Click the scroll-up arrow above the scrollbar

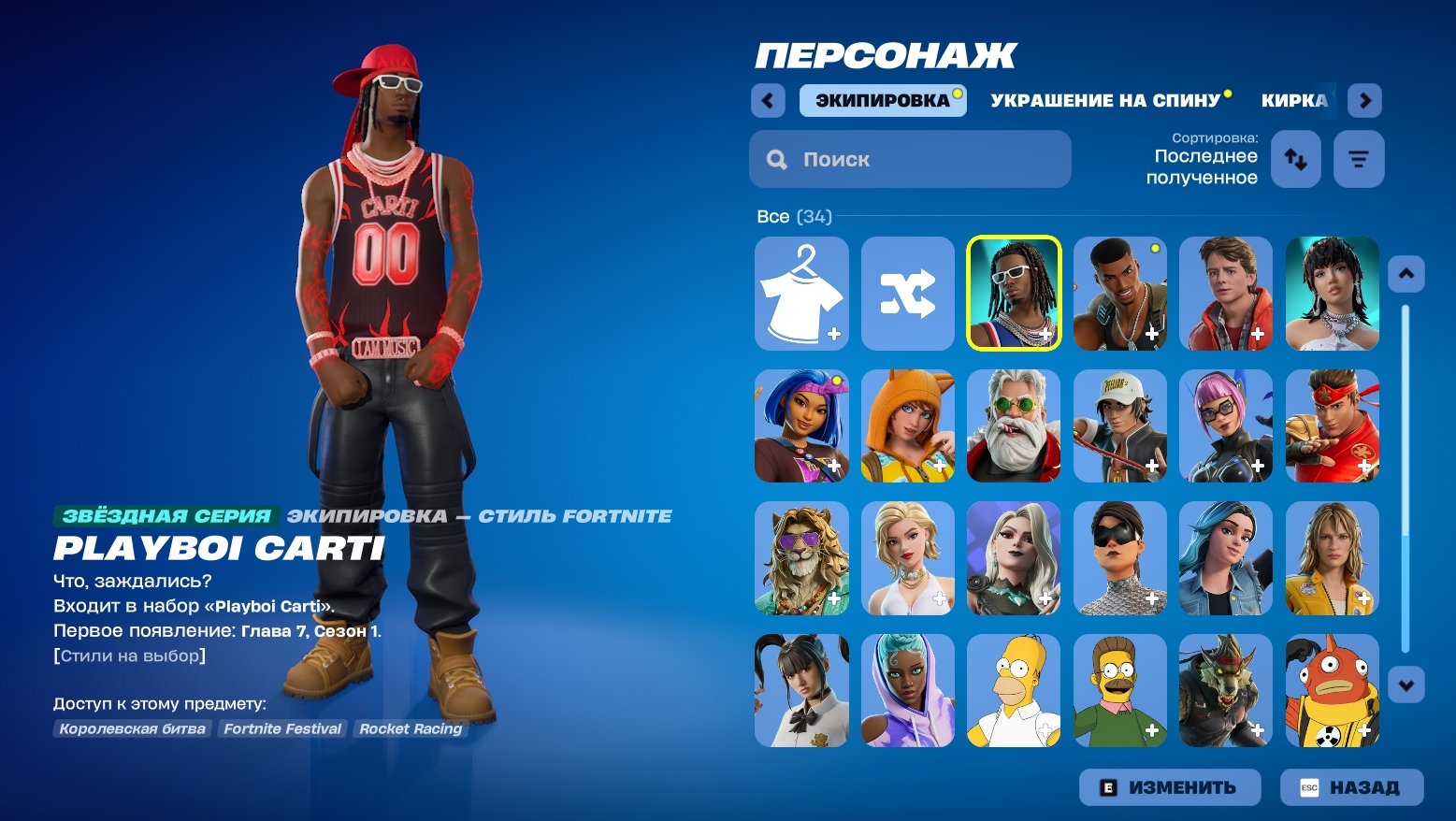(1406, 274)
